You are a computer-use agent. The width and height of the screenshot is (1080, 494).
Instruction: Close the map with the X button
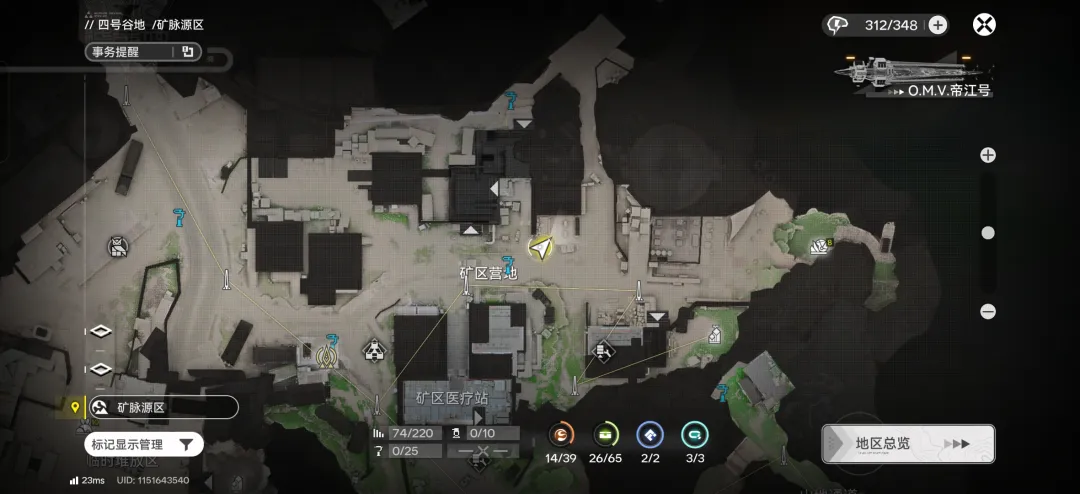coord(984,25)
